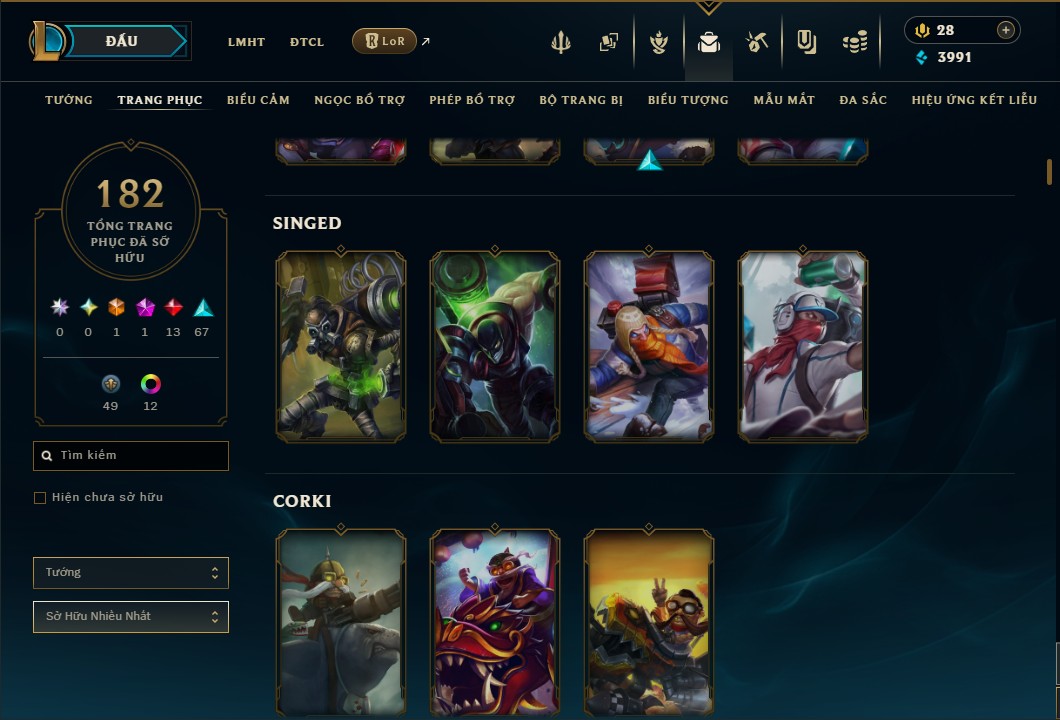Switch to the TƯỚNG collection tab

[69, 100]
